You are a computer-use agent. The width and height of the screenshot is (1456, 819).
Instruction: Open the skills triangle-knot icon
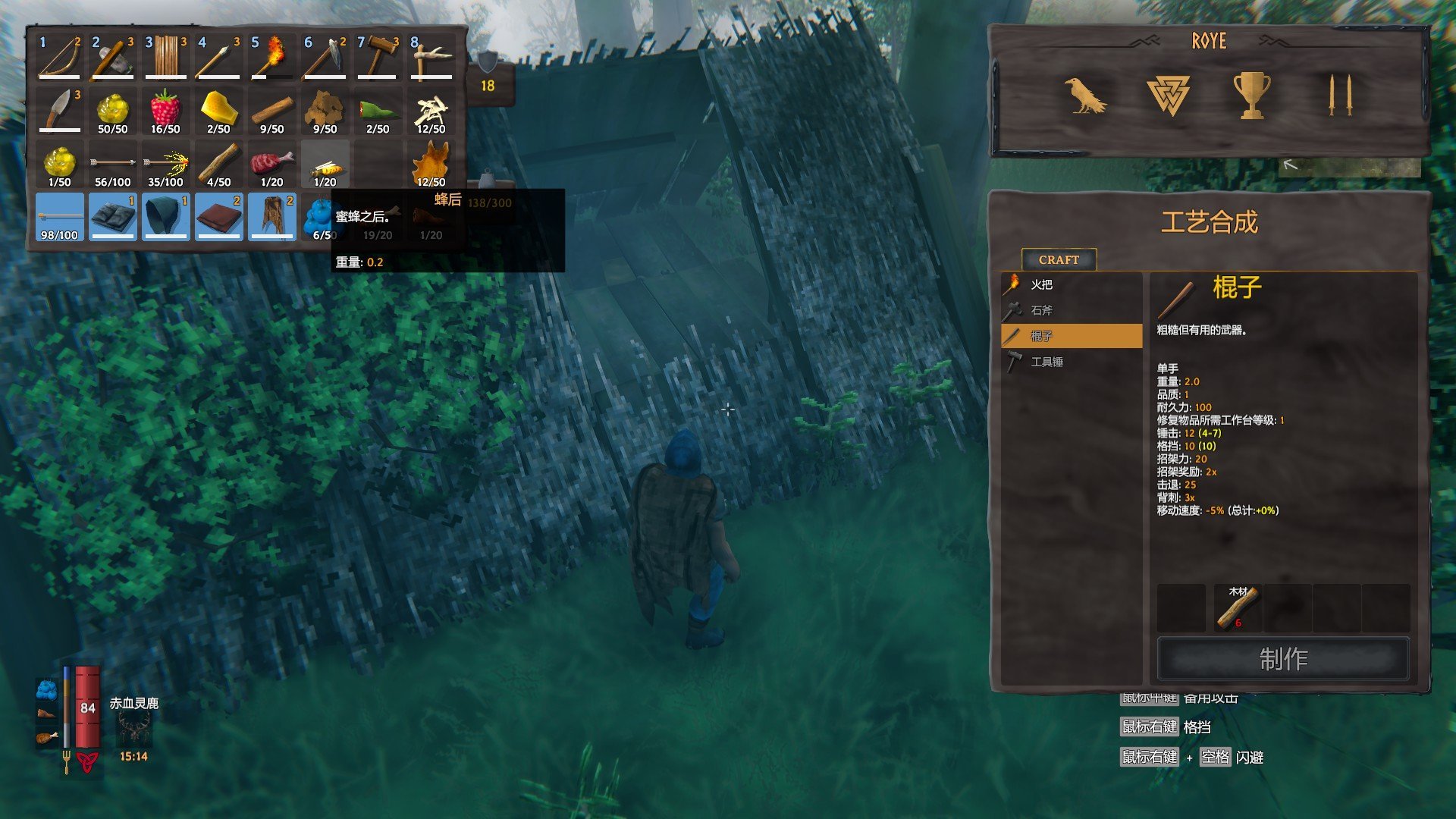(x=1168, y=96)
